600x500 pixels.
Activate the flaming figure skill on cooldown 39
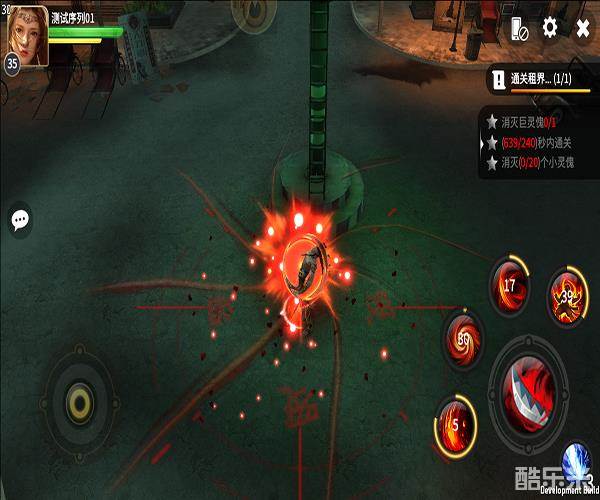click(569, 295)
